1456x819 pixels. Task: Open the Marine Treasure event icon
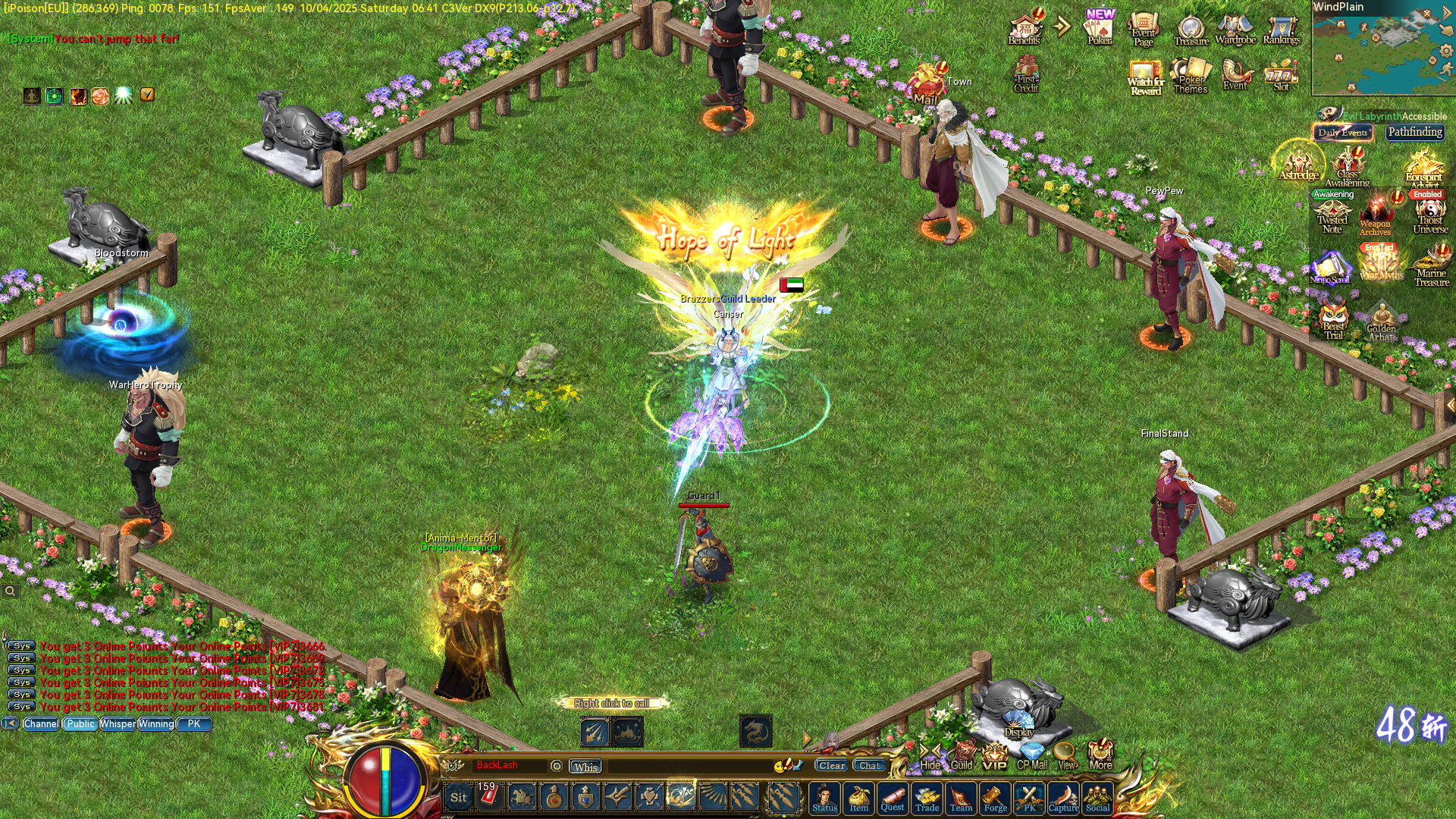(1428, 262)
